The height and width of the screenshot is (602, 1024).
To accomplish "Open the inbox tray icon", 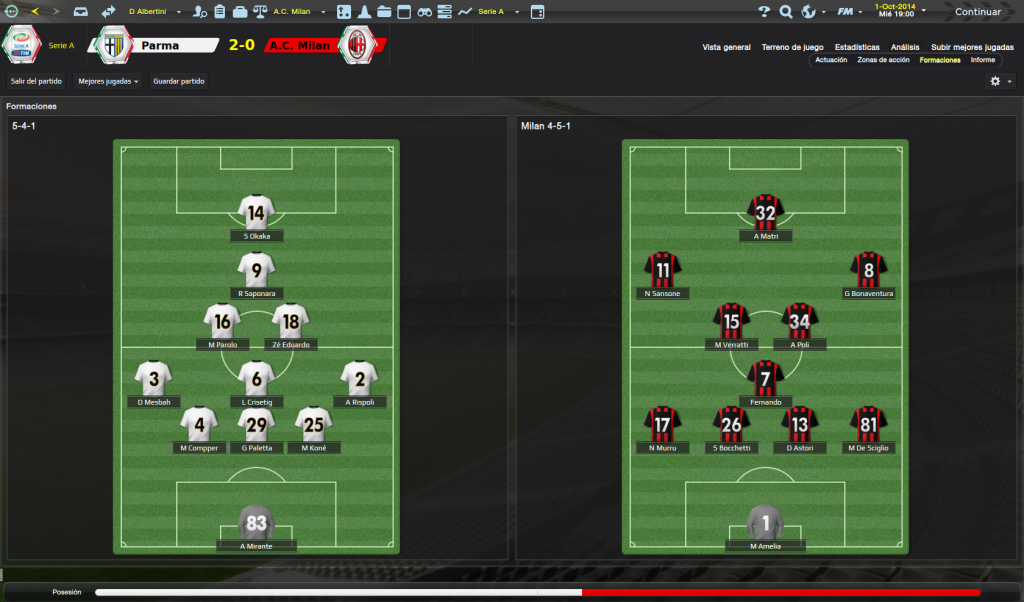I will pos(80,12).
